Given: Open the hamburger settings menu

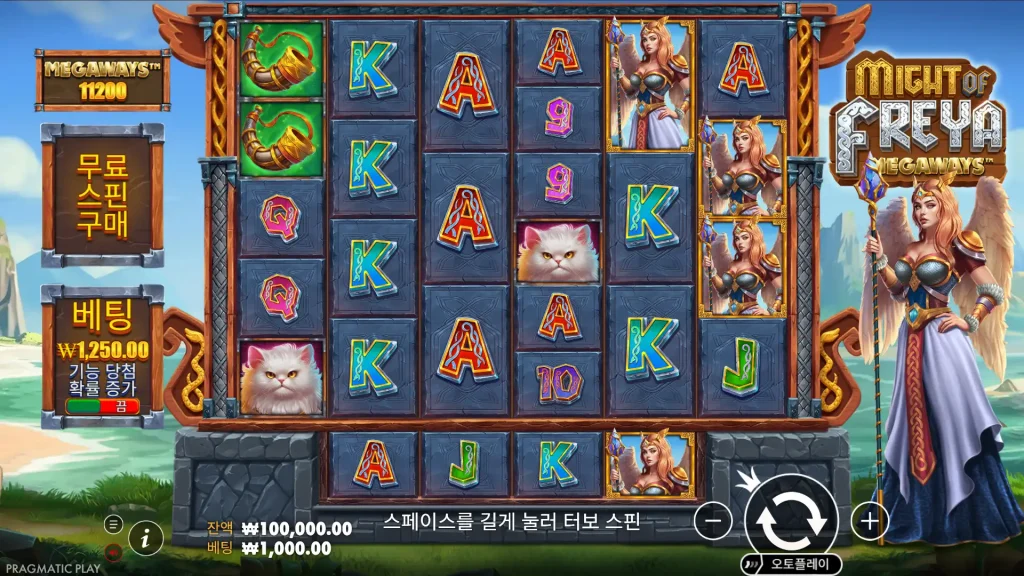Looking at the screenshot, I should (x=113, y=524).
